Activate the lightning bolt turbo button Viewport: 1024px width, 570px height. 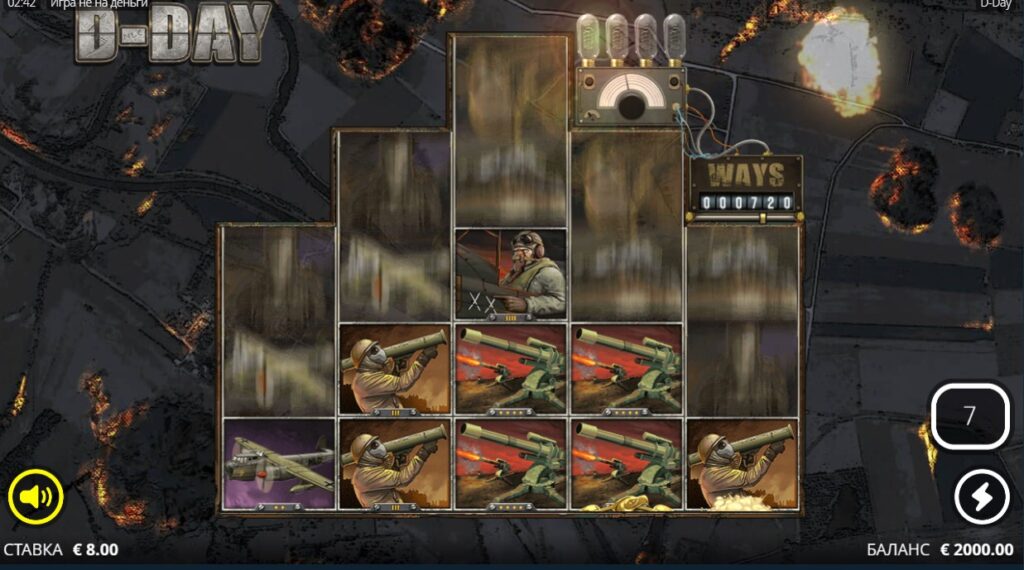click(x=981, y=496)
